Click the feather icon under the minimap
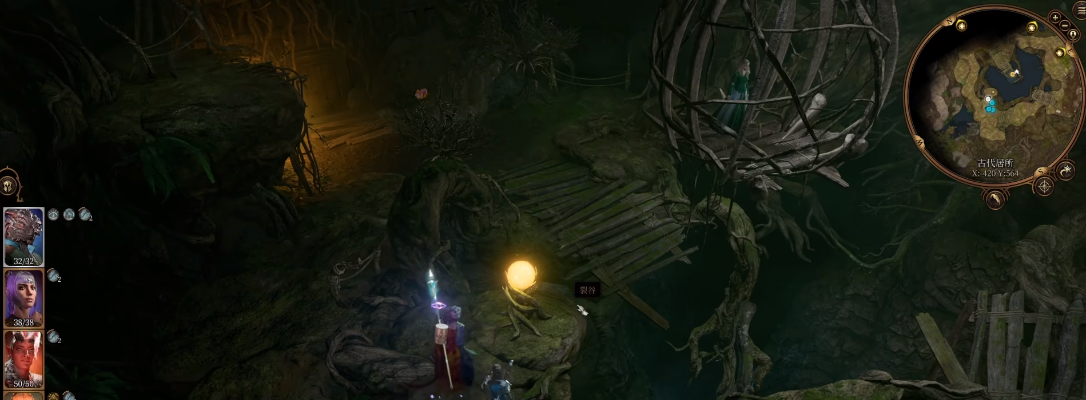 tap(995, 199)
